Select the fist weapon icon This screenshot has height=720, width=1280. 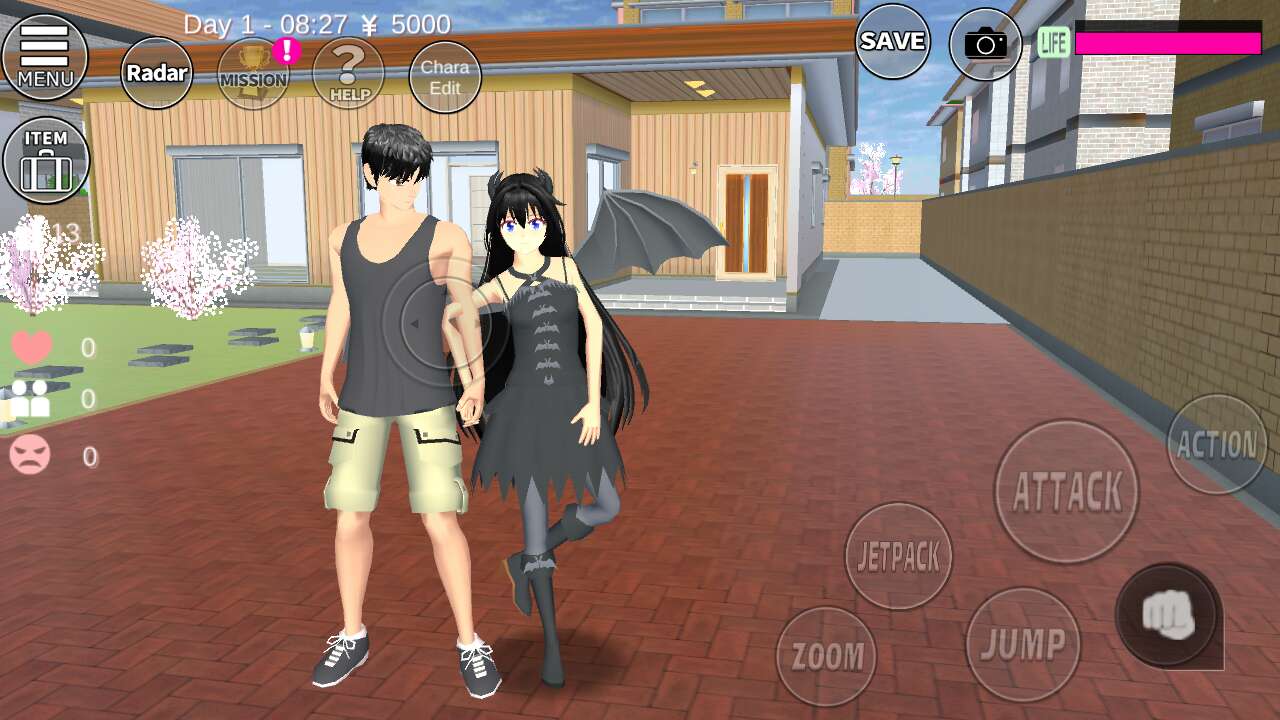click(1169, 614)
